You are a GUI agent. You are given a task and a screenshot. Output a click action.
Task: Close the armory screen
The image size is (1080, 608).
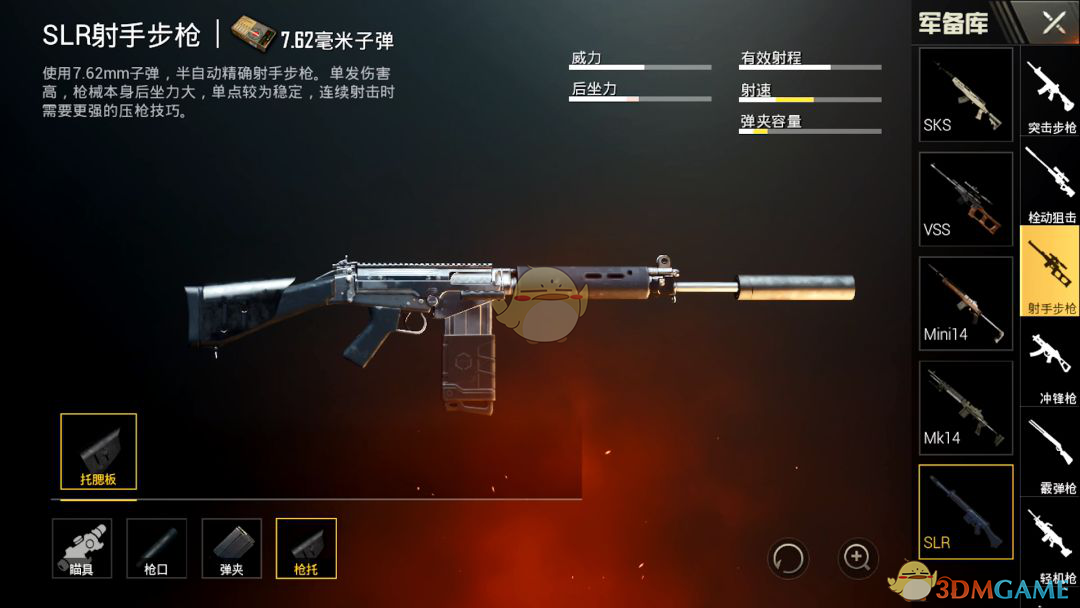(1053, 22)
